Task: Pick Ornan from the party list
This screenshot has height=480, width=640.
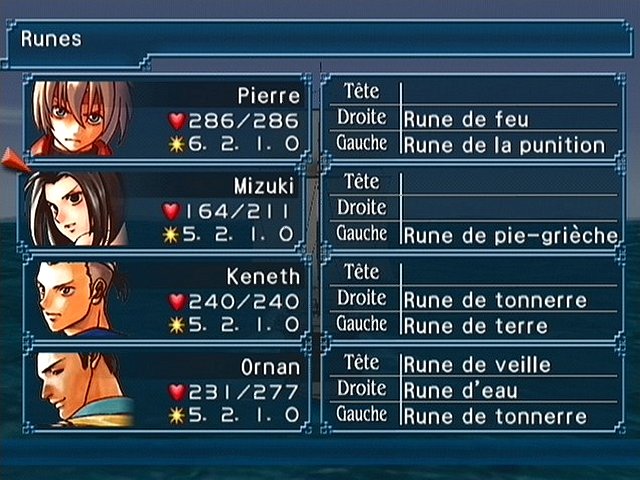Action: pyautogui.click(x=166, y=388)
